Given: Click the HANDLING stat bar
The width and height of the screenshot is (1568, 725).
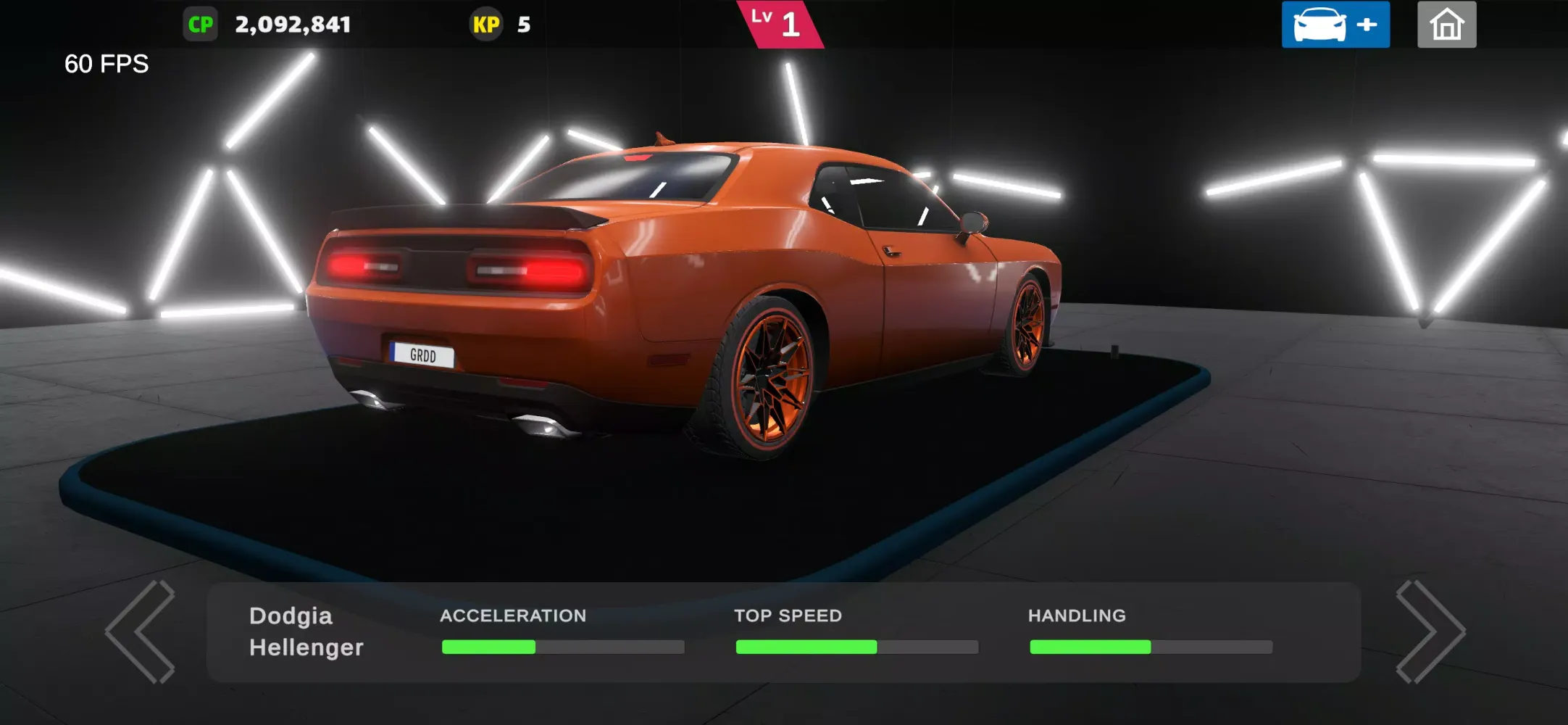Looking at the screenshot, I should [x=1150, y=647].
